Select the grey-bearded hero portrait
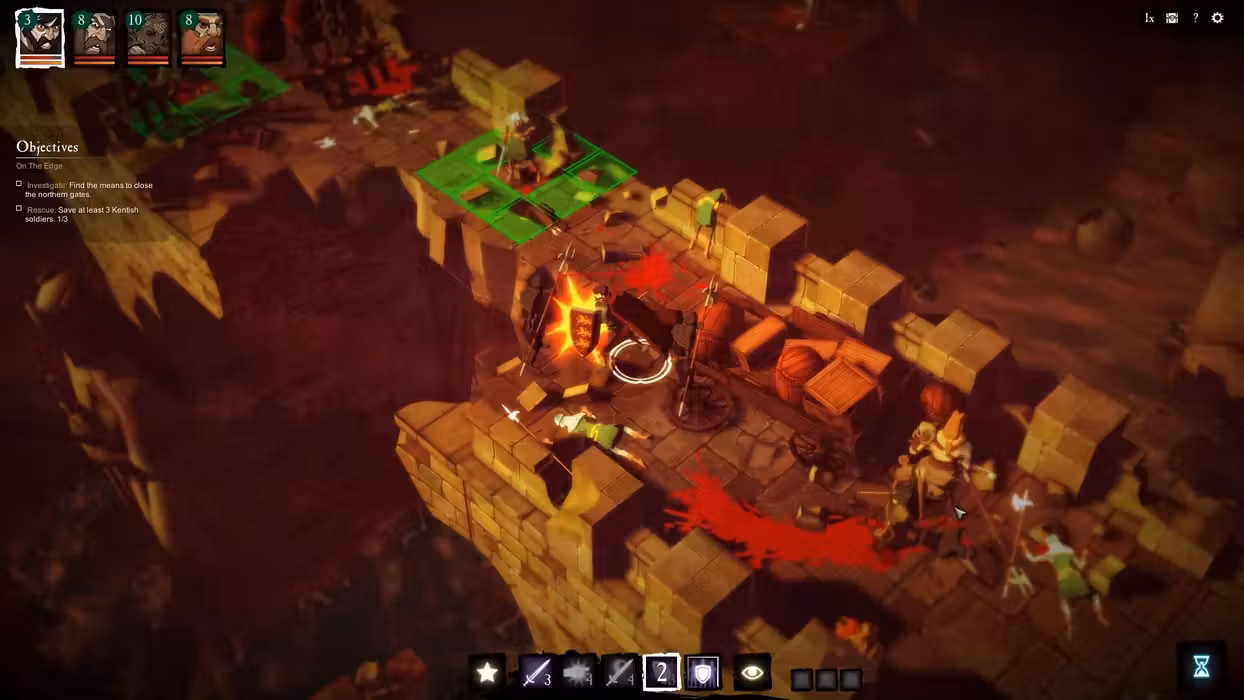This screenshot has width=1244, height=700. coord(95,38)
